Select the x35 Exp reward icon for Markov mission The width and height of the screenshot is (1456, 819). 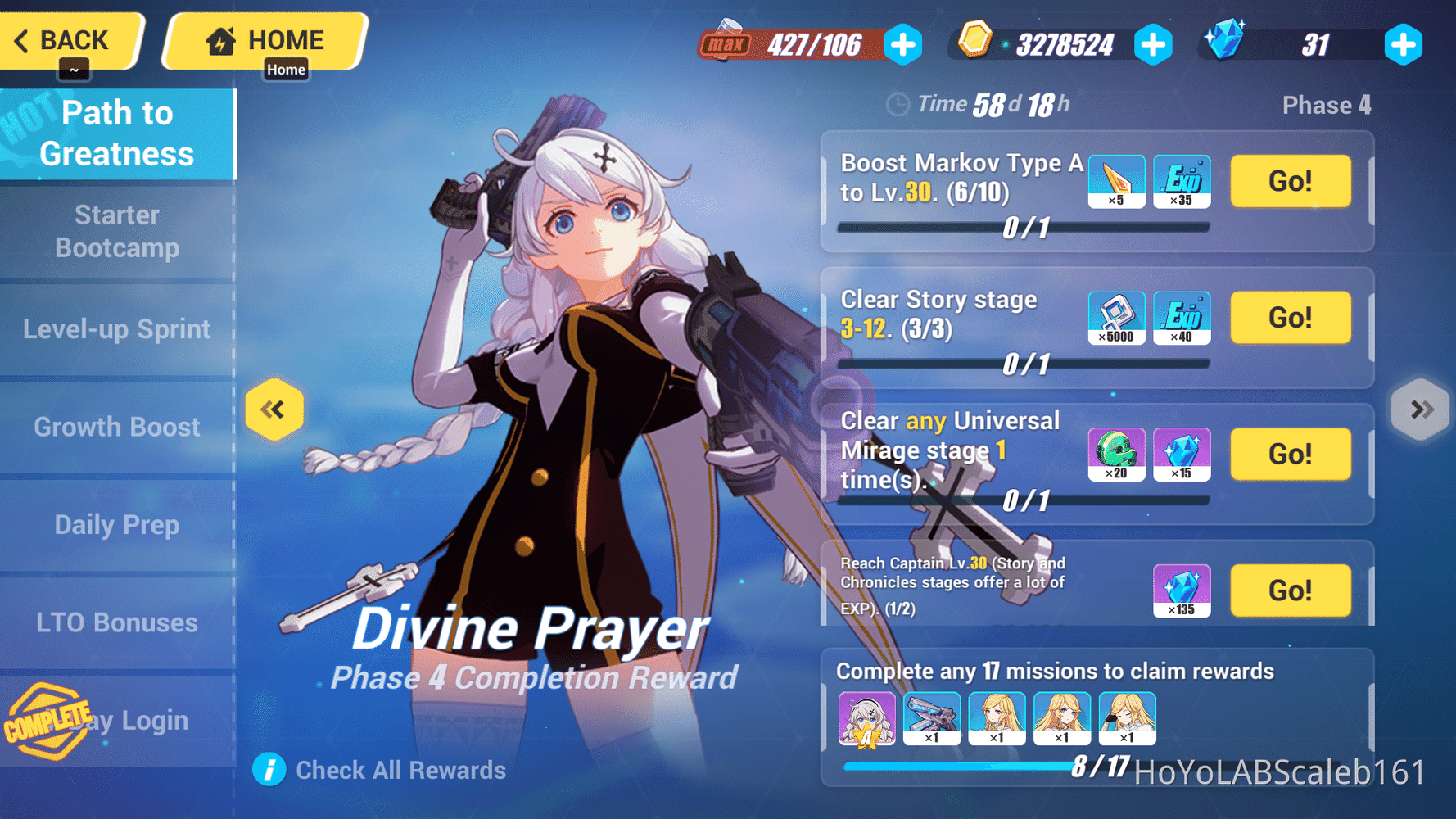pyautogui.click(x=1182, y=181)
